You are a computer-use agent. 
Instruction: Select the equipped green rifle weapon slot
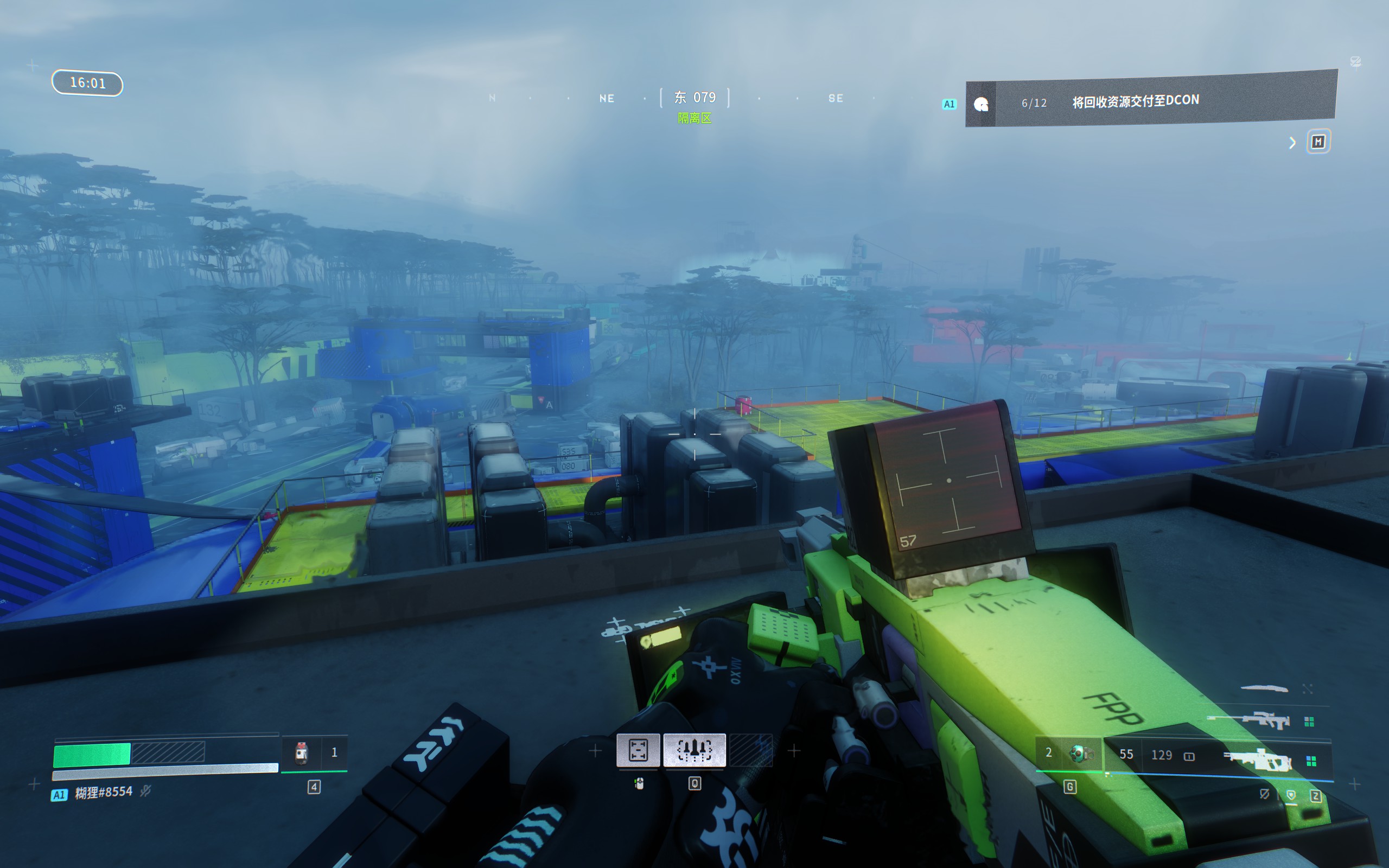(x=1257, y=761)
